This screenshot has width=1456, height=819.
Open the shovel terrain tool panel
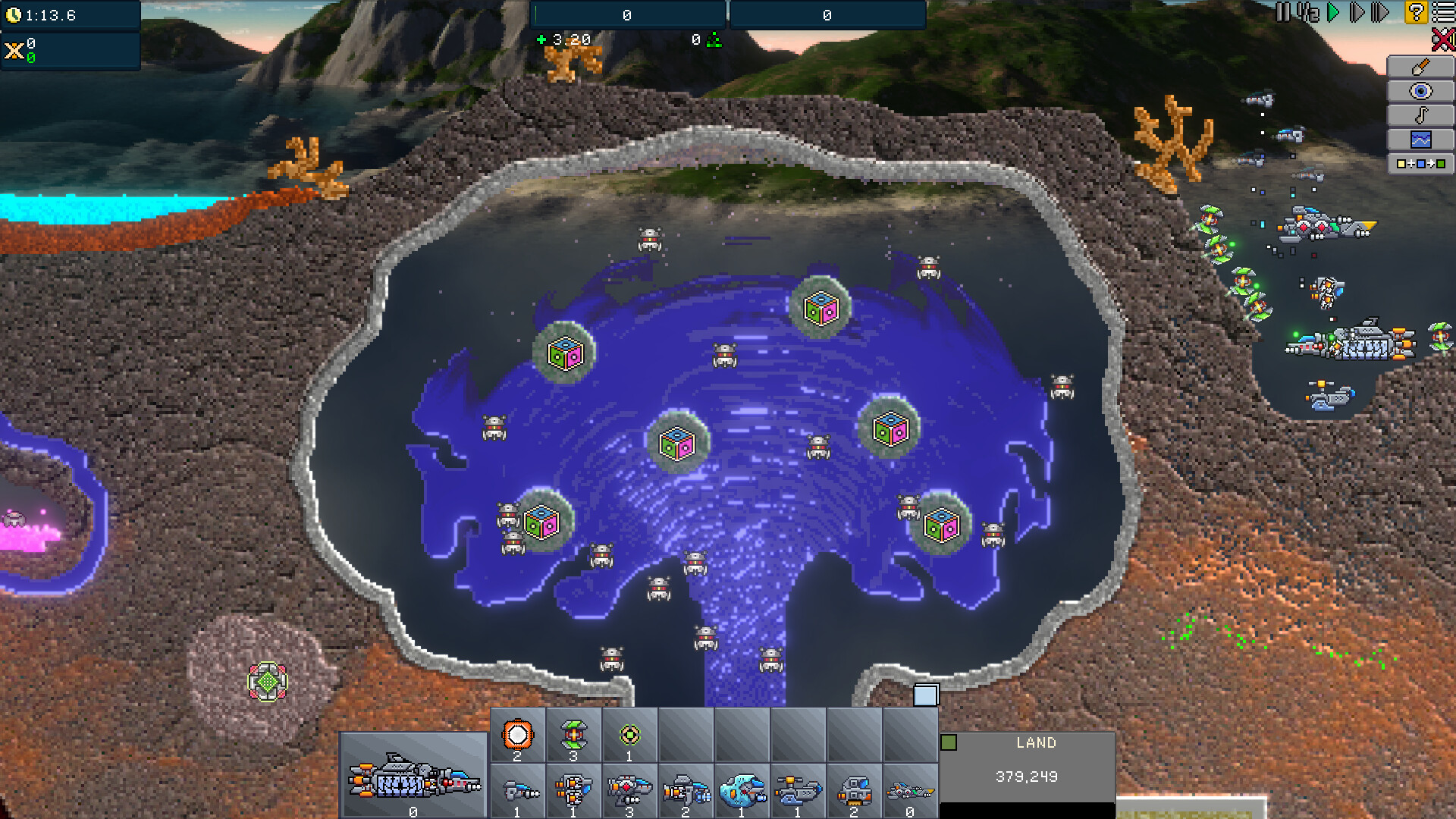coord(1420,67)
